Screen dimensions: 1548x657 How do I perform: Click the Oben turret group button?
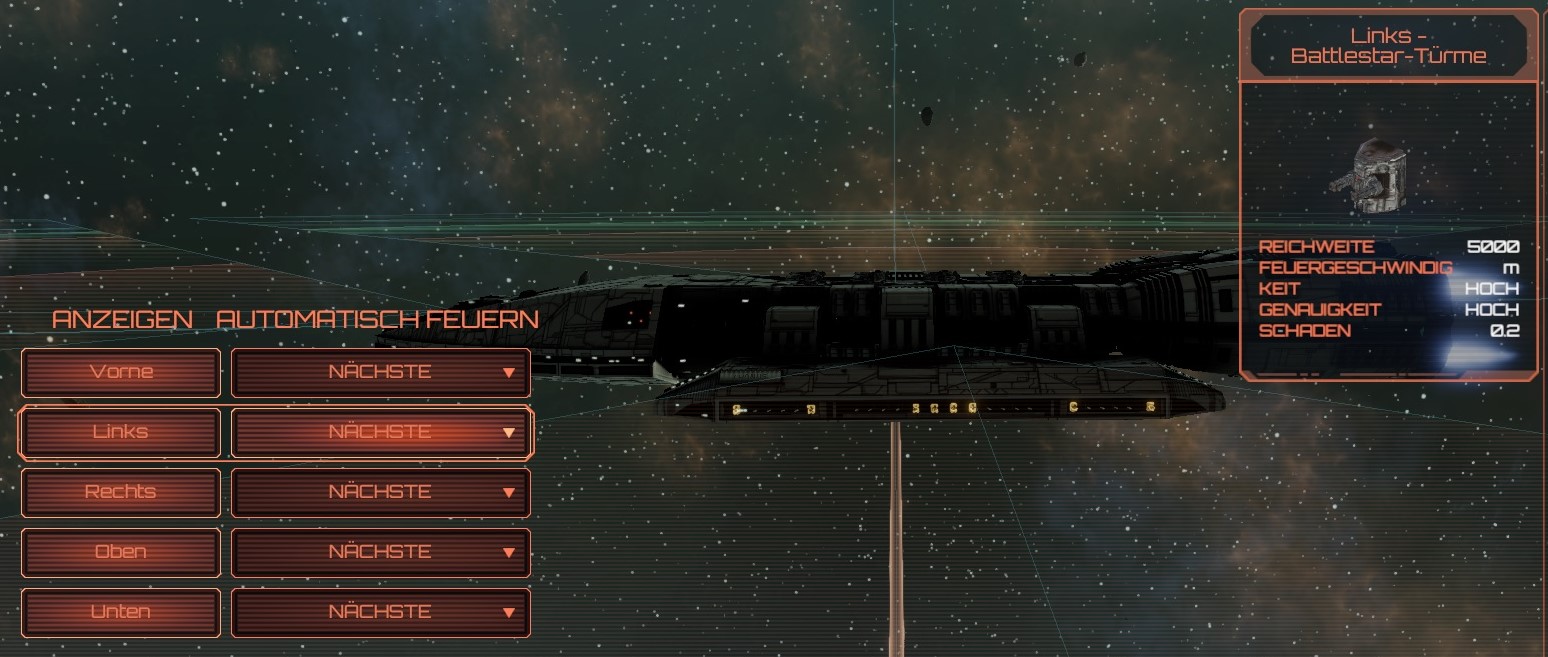121,552
